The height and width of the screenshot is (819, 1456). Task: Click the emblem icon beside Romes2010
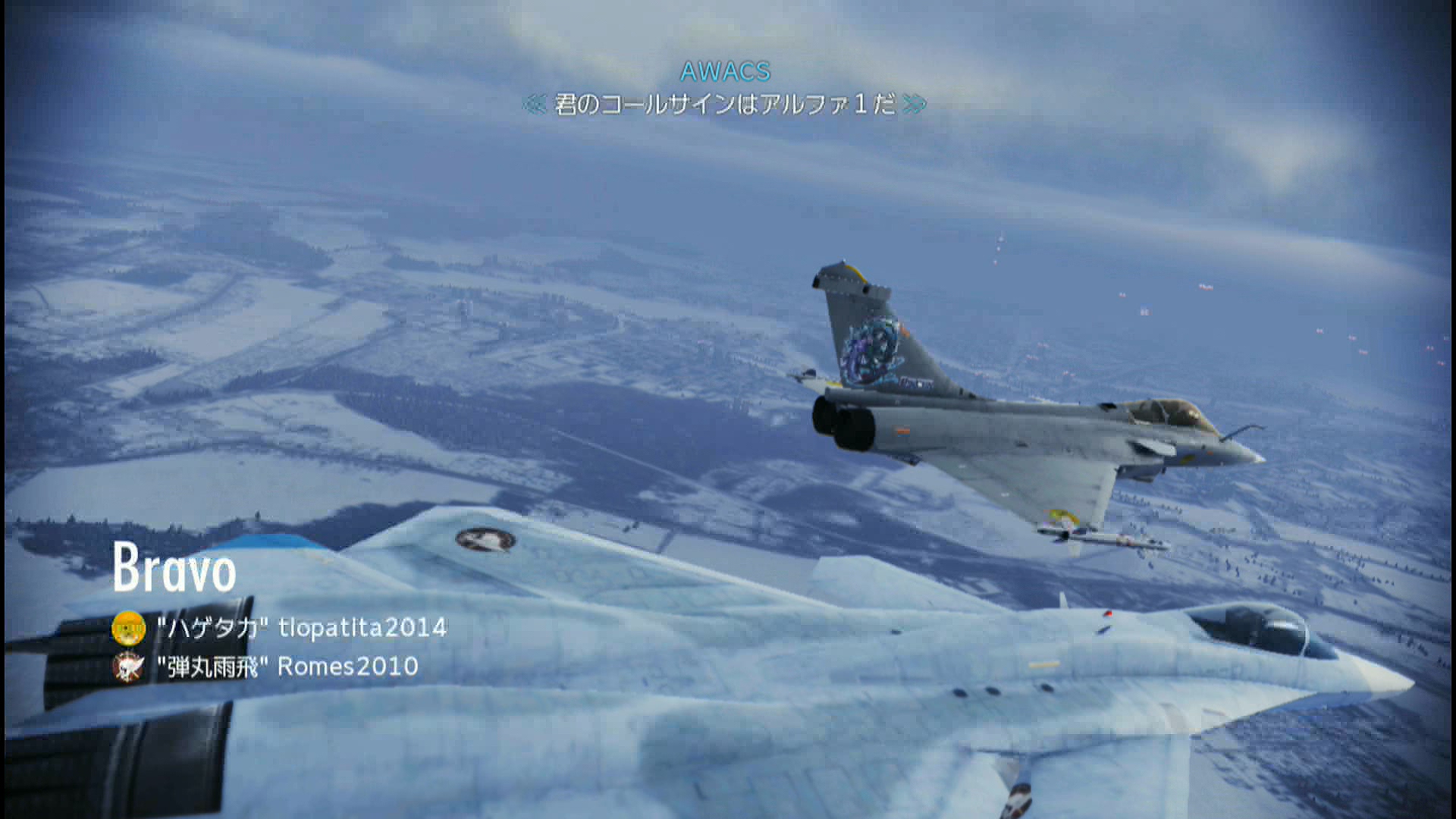pyautogui.click(x=128, y=667)
